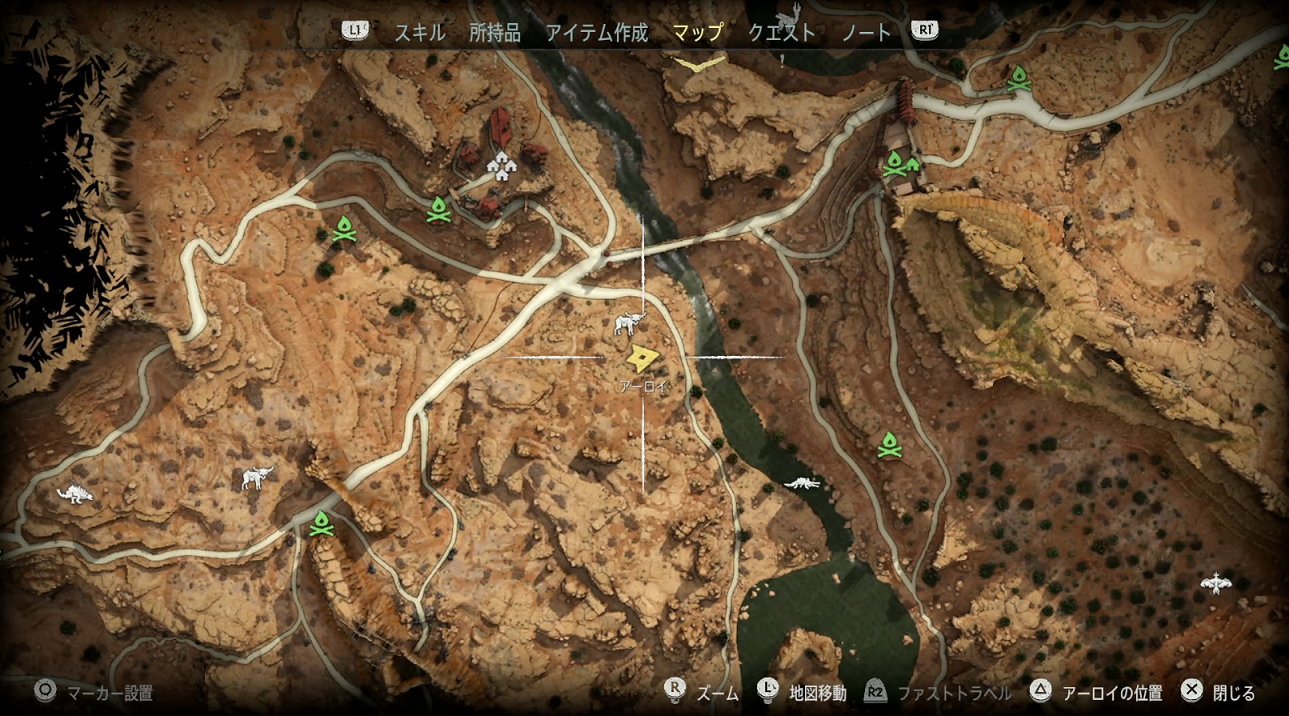The height and width of the screenshot is (716, 1289).
Task: Select the bull machine icon beside Aloy
Action: 630,323
